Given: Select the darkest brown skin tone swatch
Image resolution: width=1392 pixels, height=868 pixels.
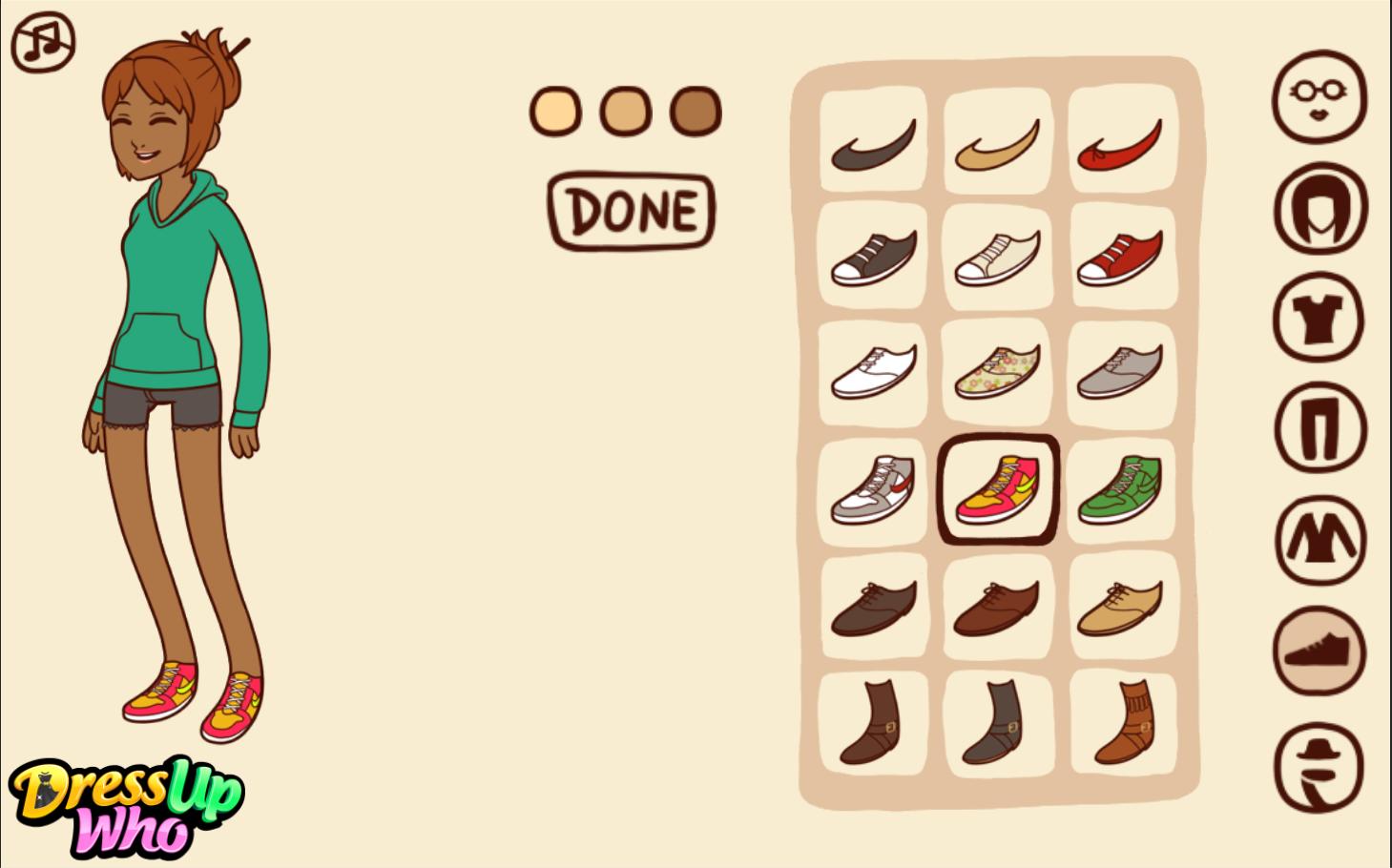Looking at the screenshot, I should 696,112.
